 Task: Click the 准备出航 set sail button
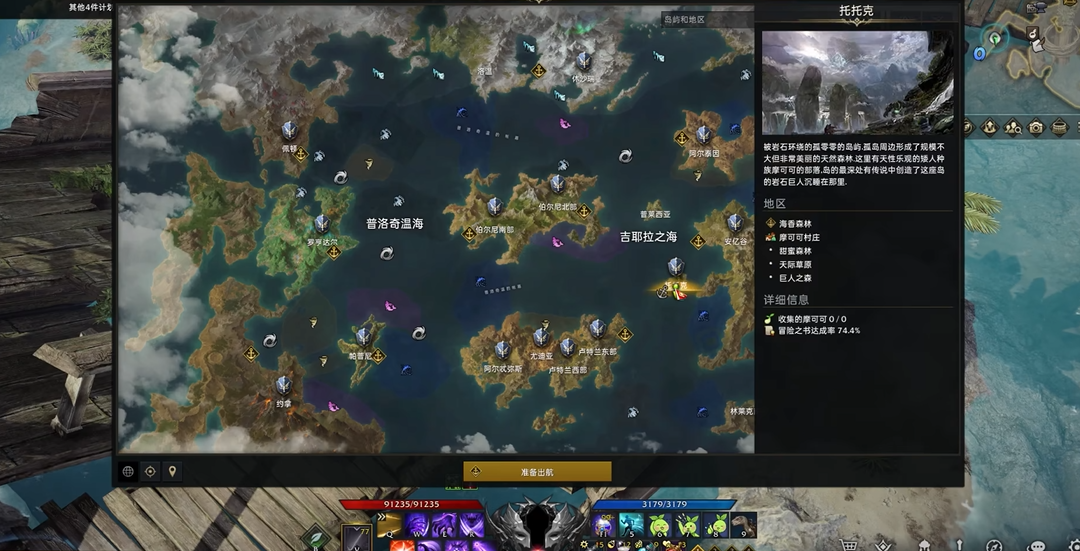[537, 471]
